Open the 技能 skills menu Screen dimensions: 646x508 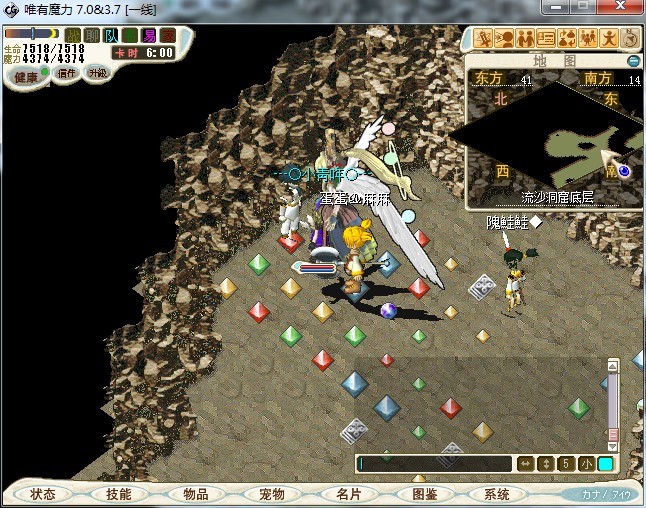[x=119, y=494]
